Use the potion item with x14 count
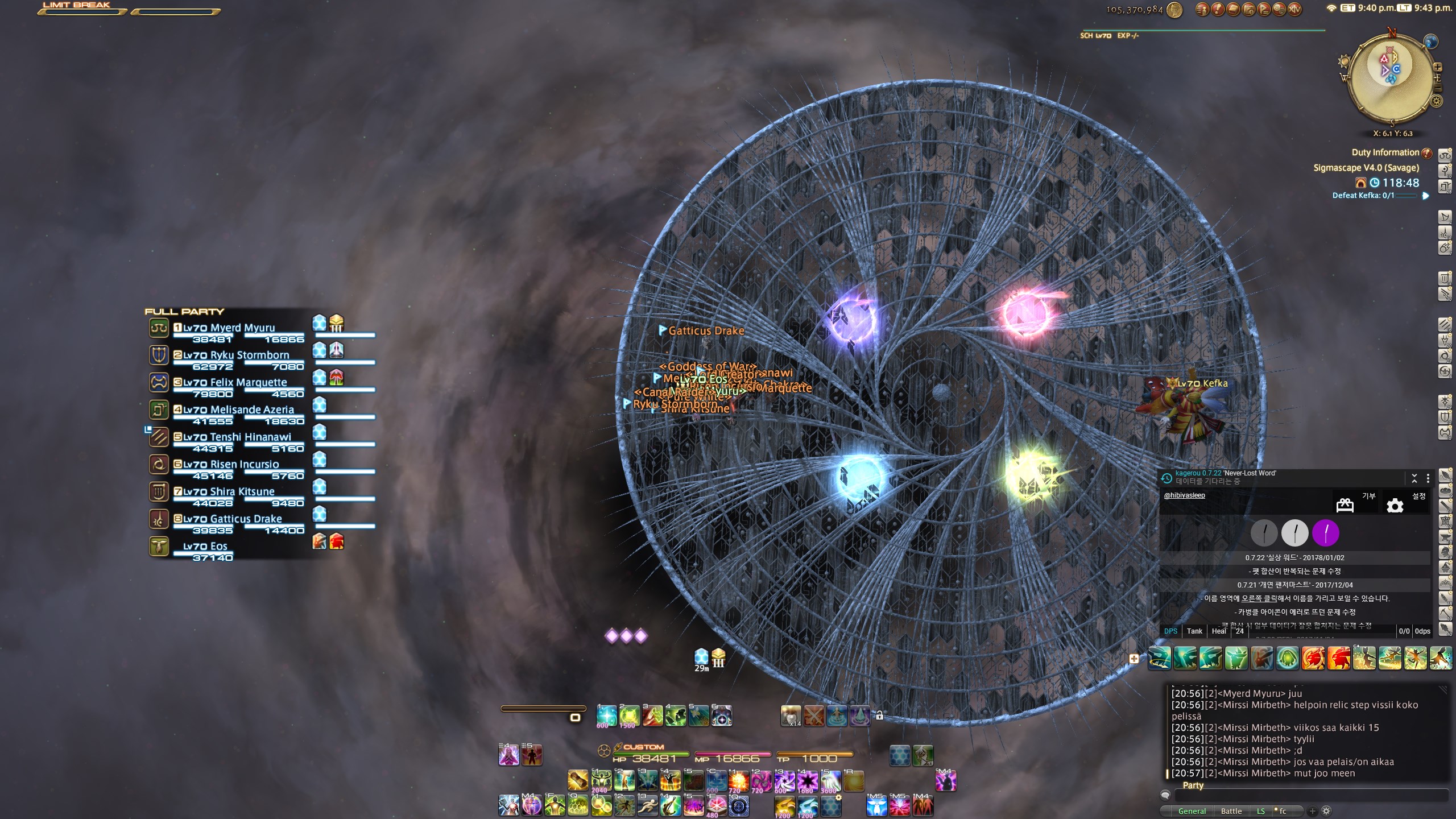1456x819 pixels. (791, 715)
